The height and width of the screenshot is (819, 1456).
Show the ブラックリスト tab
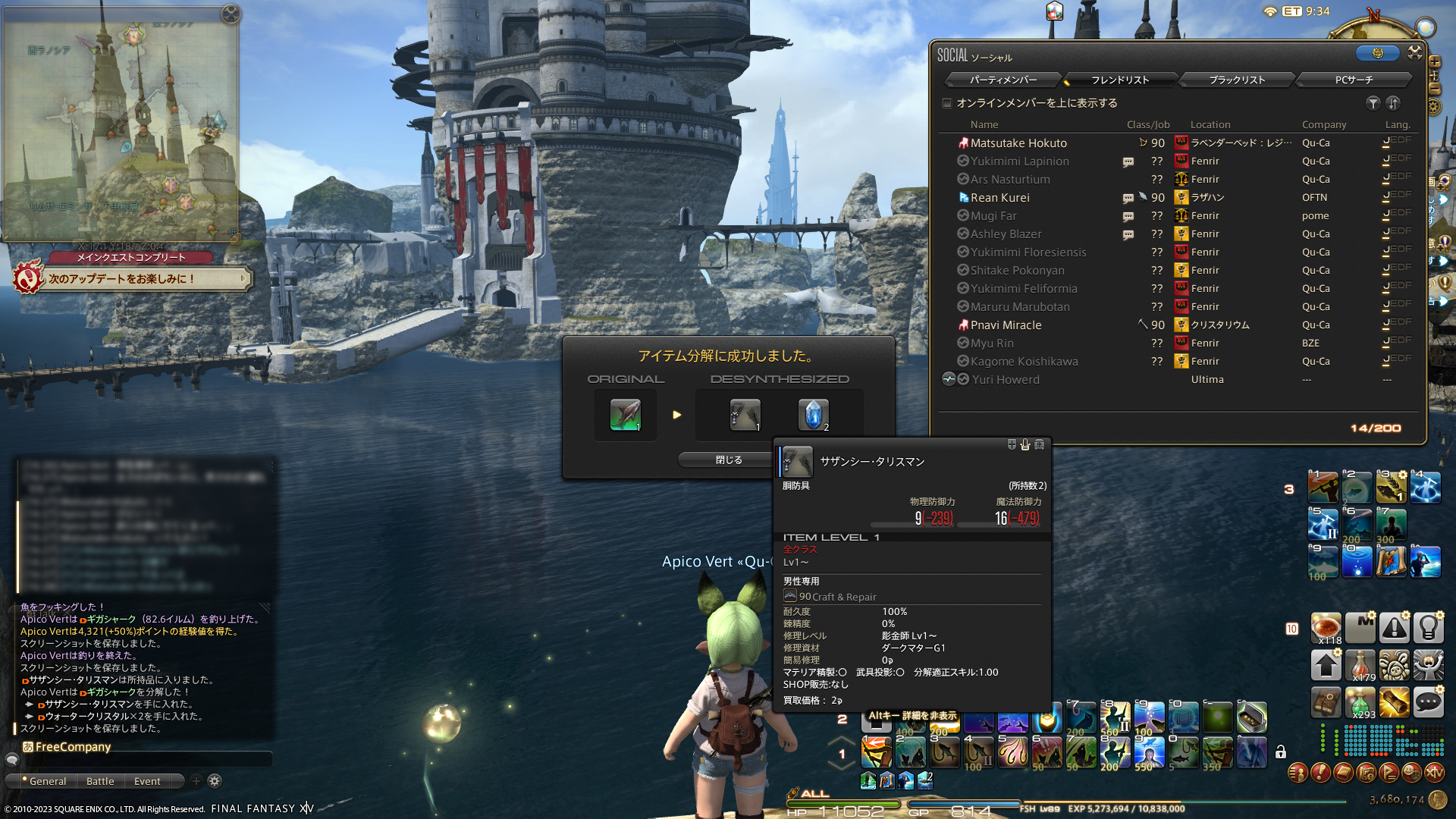pyautogui.click(x=1237, y=80)
